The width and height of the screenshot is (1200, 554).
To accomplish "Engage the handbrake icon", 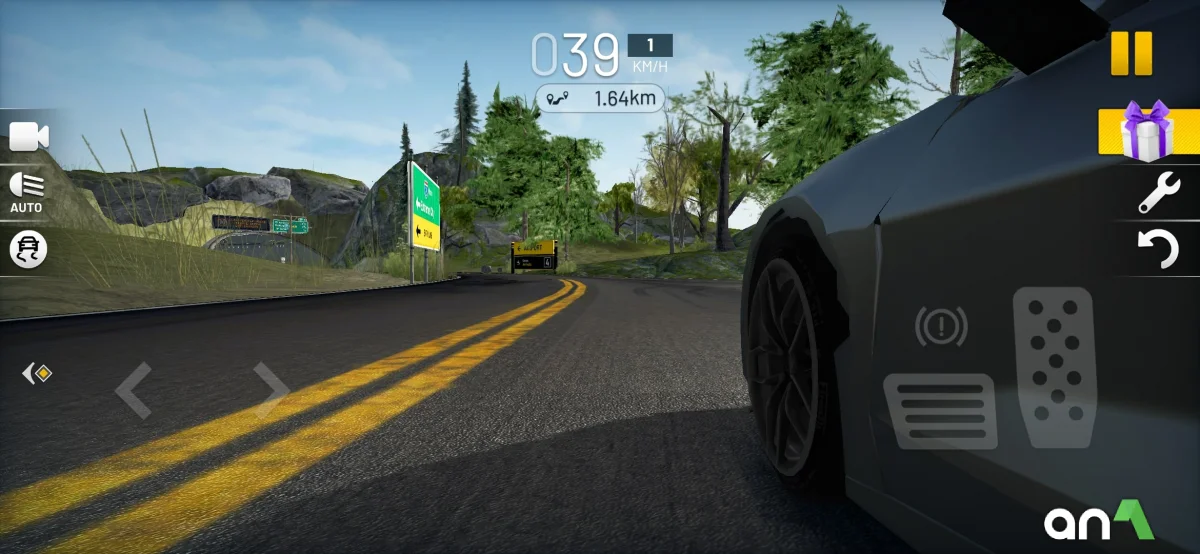I will pyautogui.click(x=941, y=325).
